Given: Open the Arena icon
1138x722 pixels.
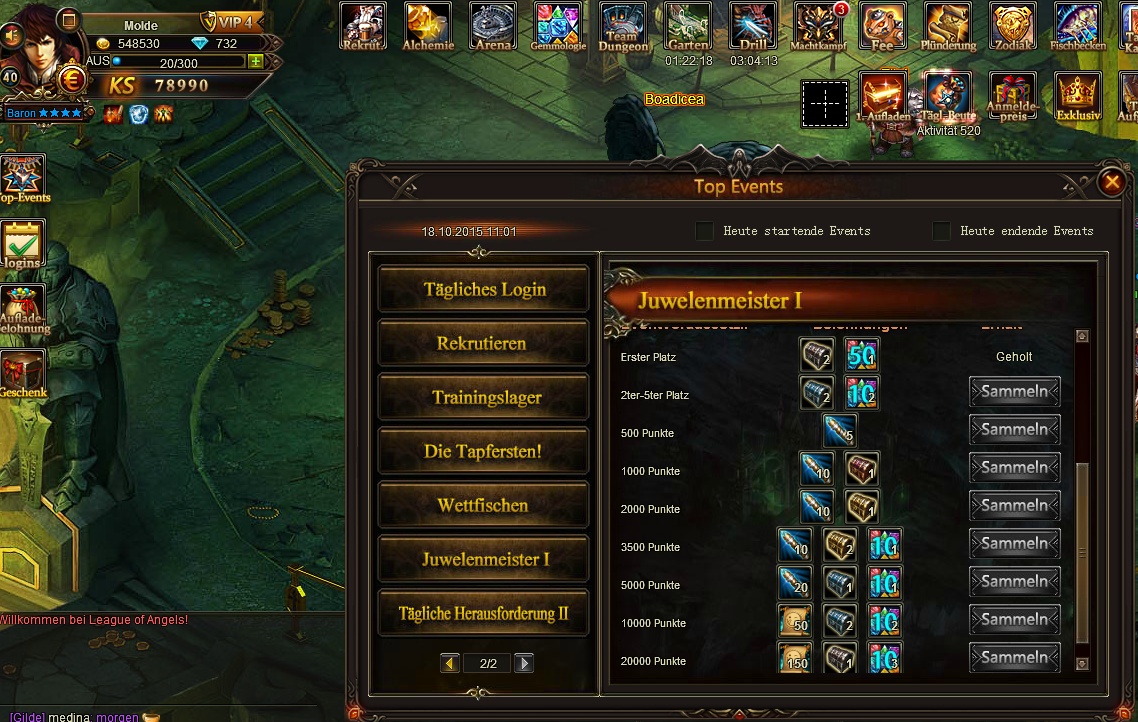Looking at the screenshot, I should tap(492, 25).
